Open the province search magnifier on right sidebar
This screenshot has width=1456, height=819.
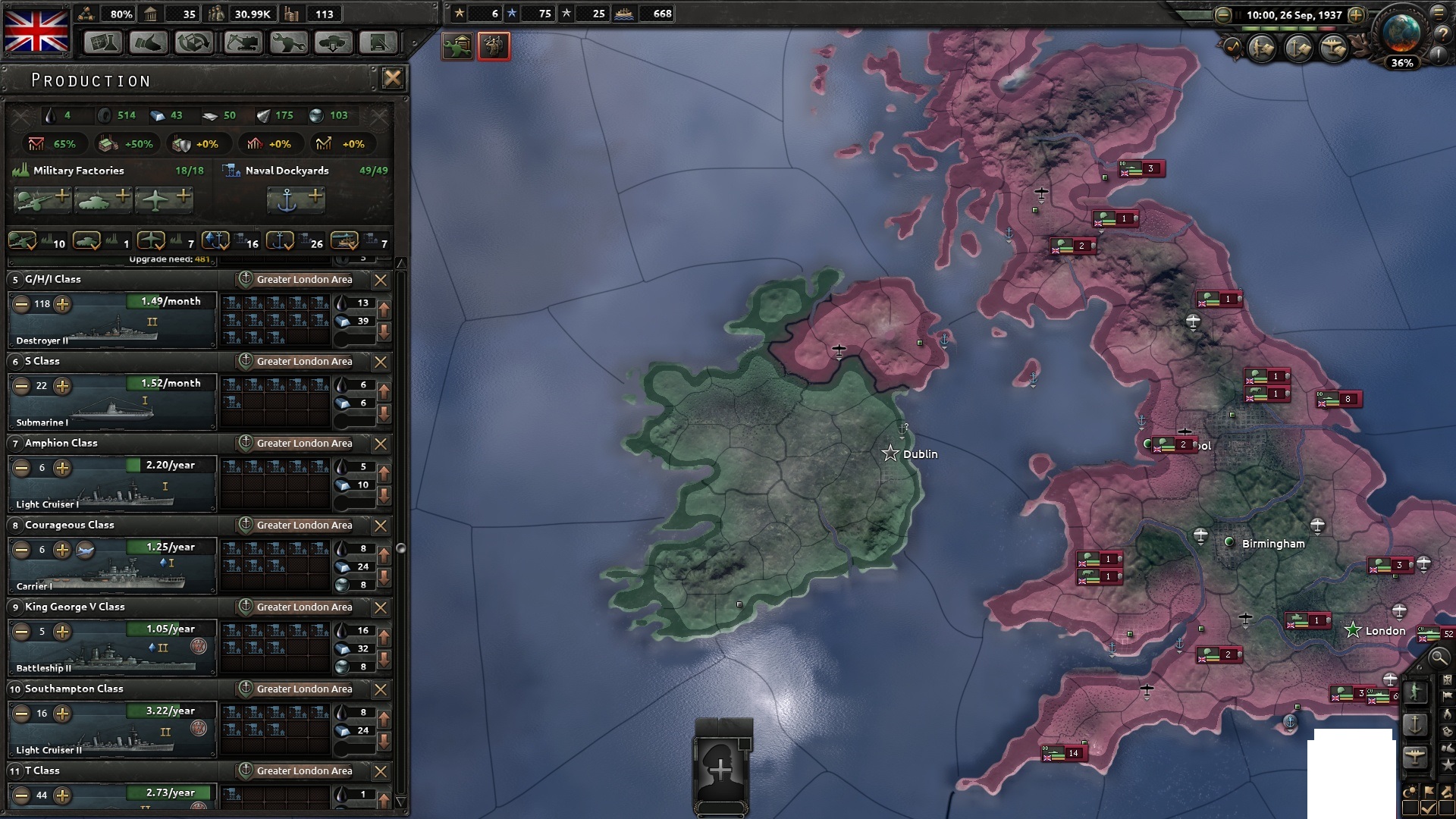coord(1439,658)
